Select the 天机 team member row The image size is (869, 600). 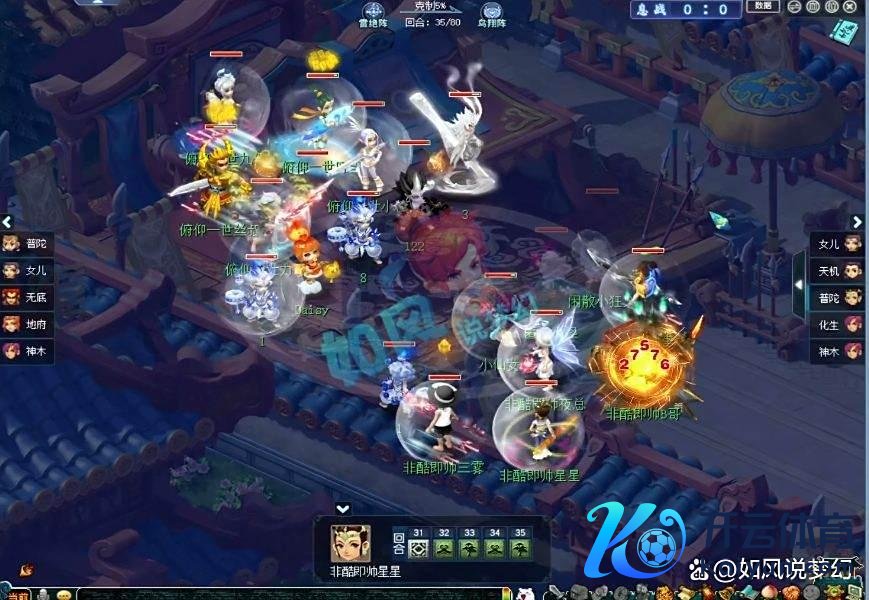(838, 271)
